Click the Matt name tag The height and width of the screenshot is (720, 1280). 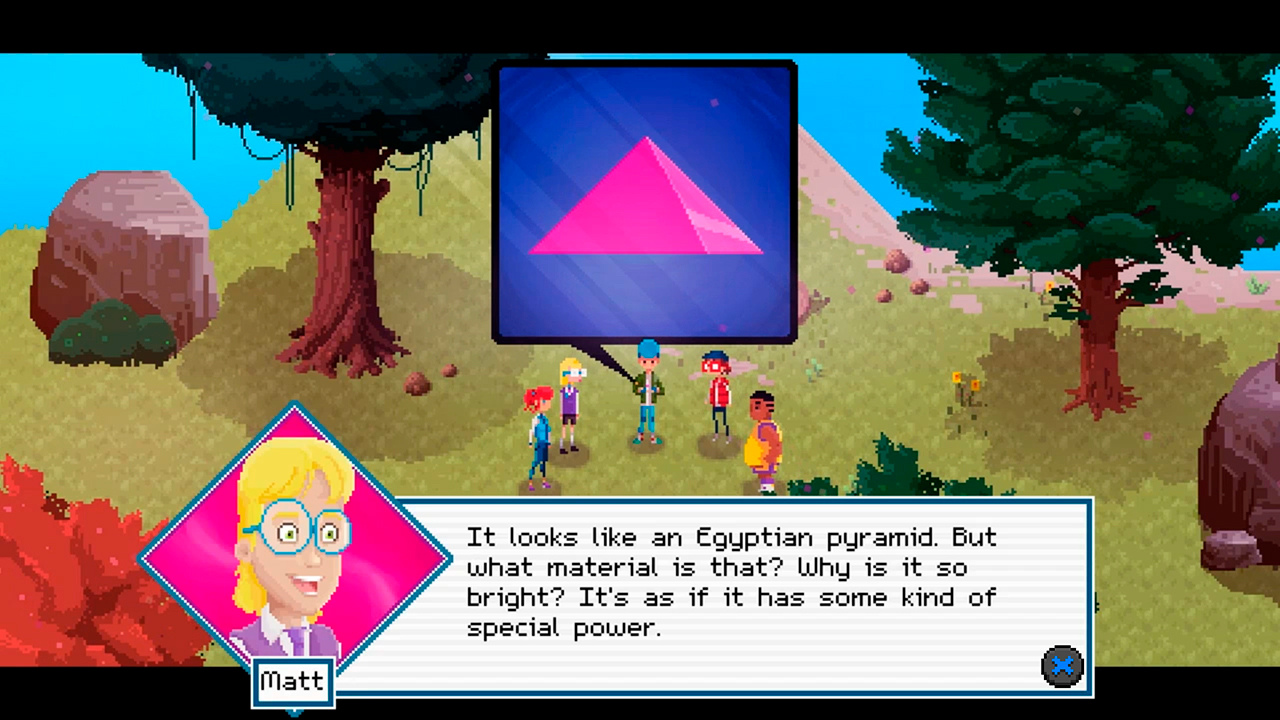click(x=292, y=681)
